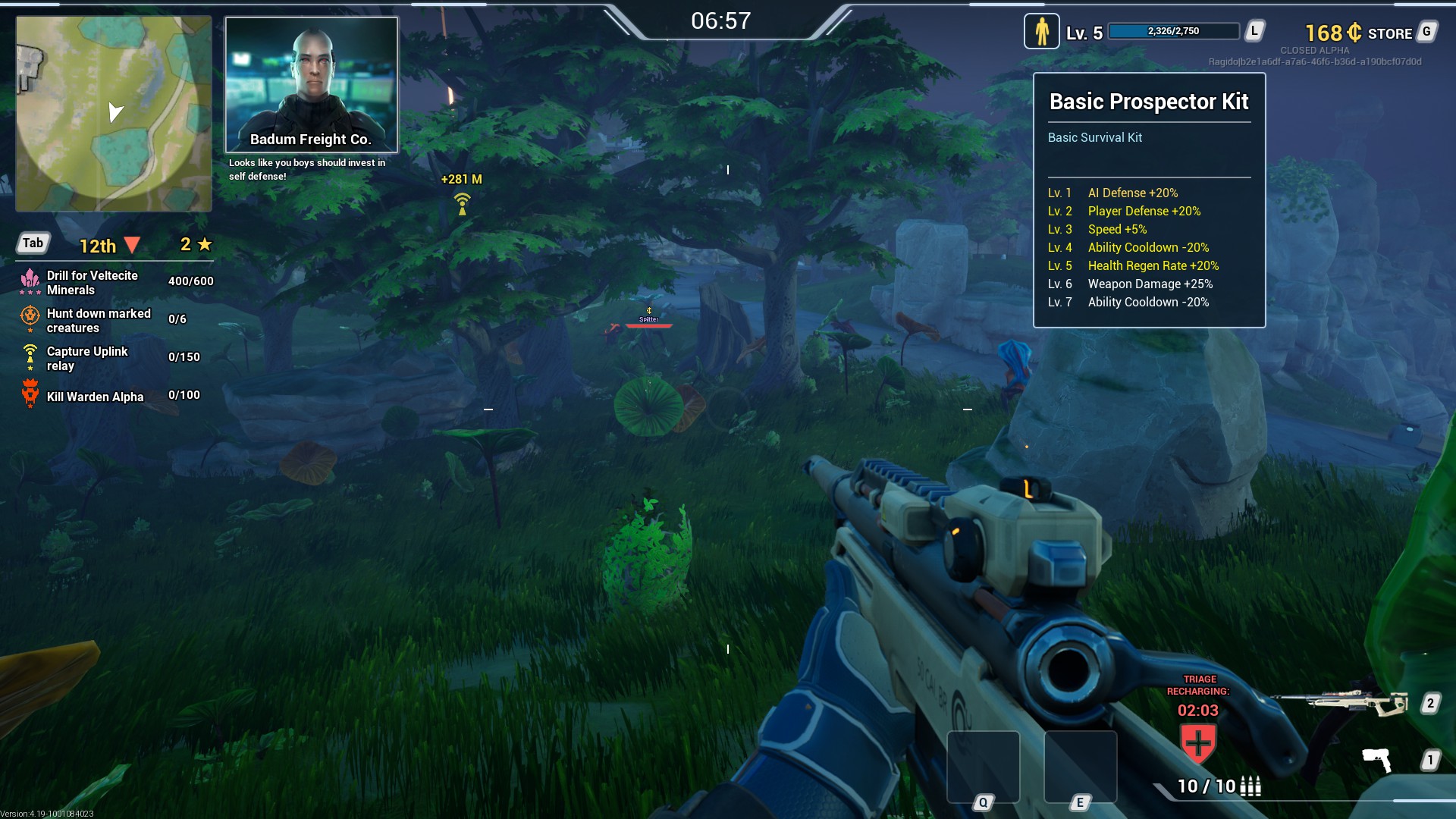Click the terrain minimap
The height and width of the screenshot is (819, 1456).
(x=114, y=114)
